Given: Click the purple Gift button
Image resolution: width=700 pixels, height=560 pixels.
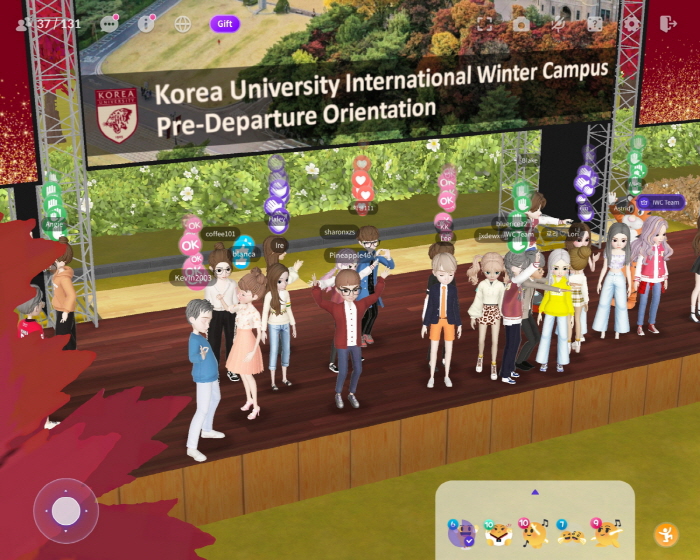Looking at the screenshot, I should [x=225, y=24].
